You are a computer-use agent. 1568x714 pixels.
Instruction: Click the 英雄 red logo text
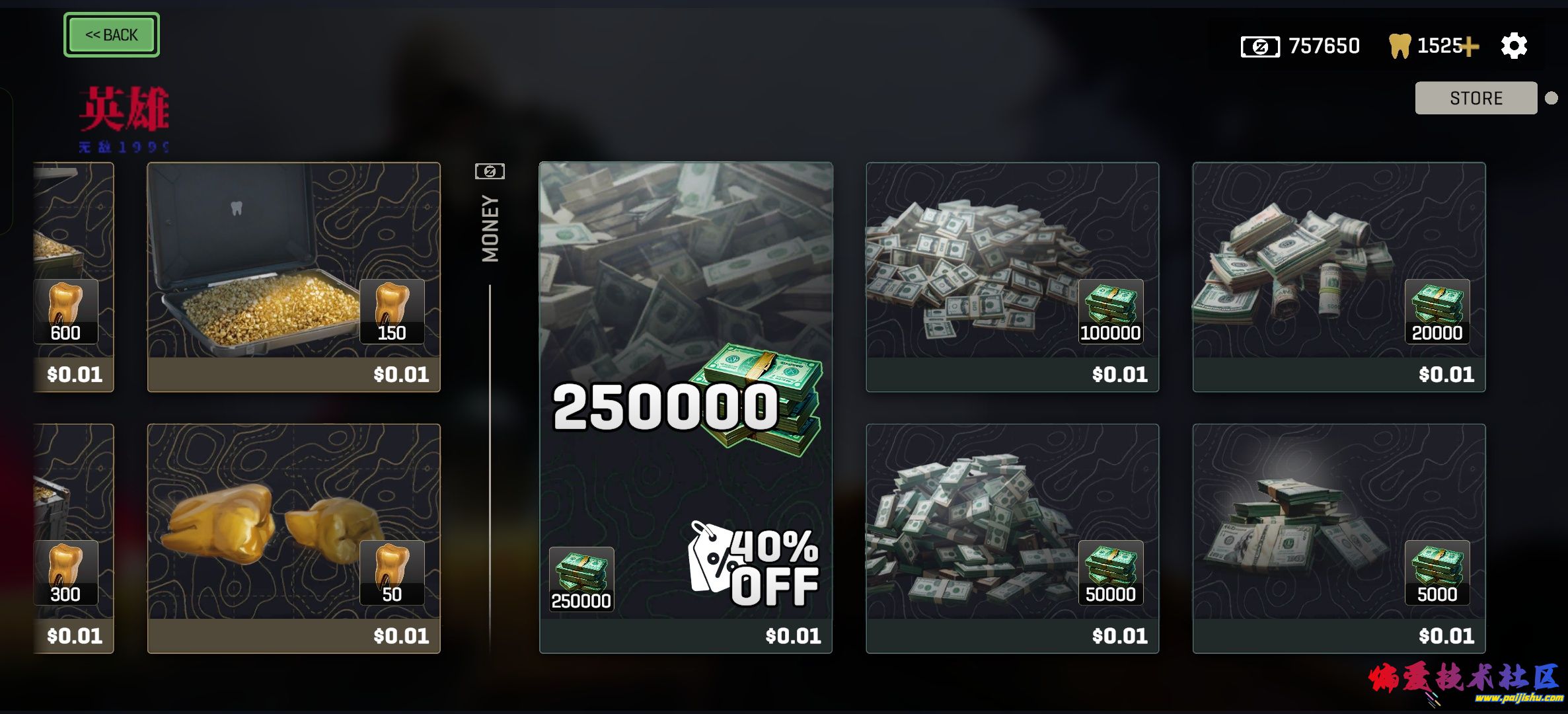[x=125, y=107]
